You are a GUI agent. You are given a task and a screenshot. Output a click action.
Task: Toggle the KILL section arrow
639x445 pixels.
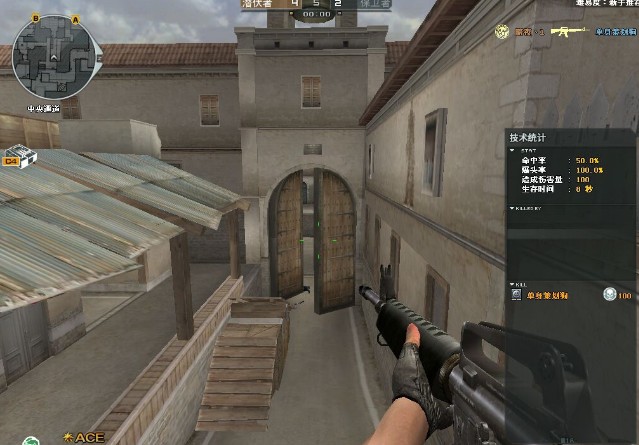click(512, 285)
